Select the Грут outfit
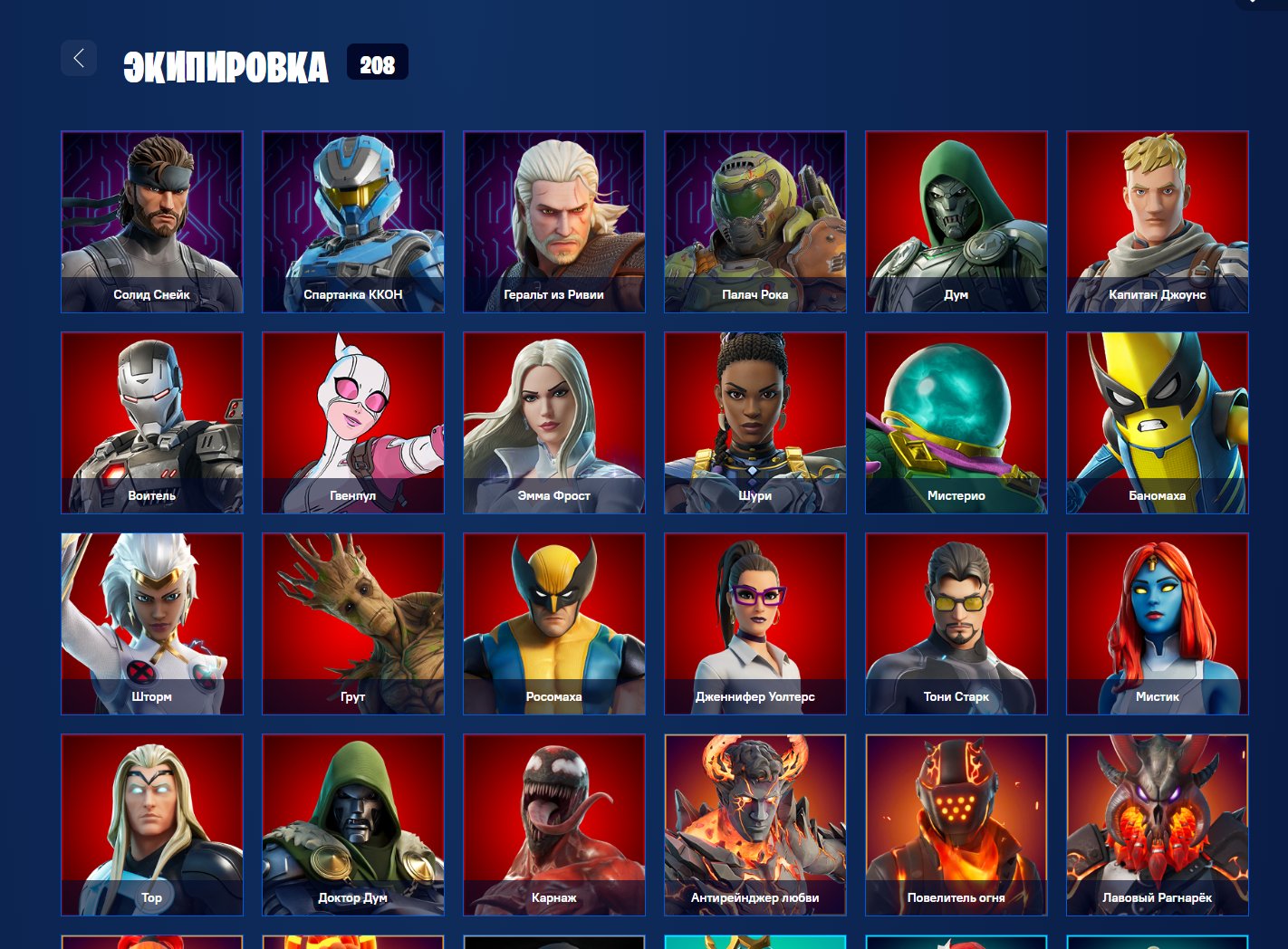Image resolution: width=1288 pixels, height=949 pixels. point(352,624)
